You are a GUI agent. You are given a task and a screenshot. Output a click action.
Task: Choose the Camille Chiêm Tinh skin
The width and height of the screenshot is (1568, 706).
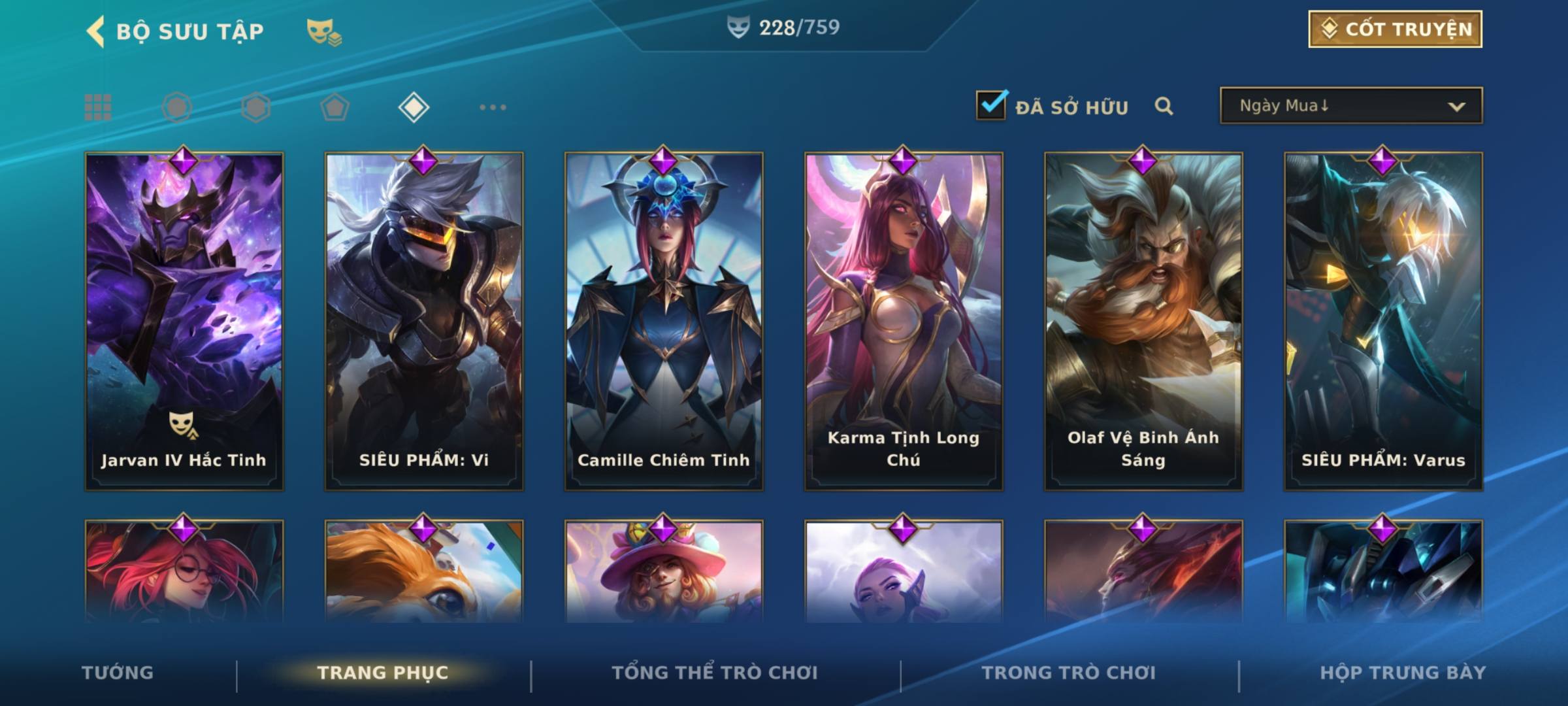point(664,320)
